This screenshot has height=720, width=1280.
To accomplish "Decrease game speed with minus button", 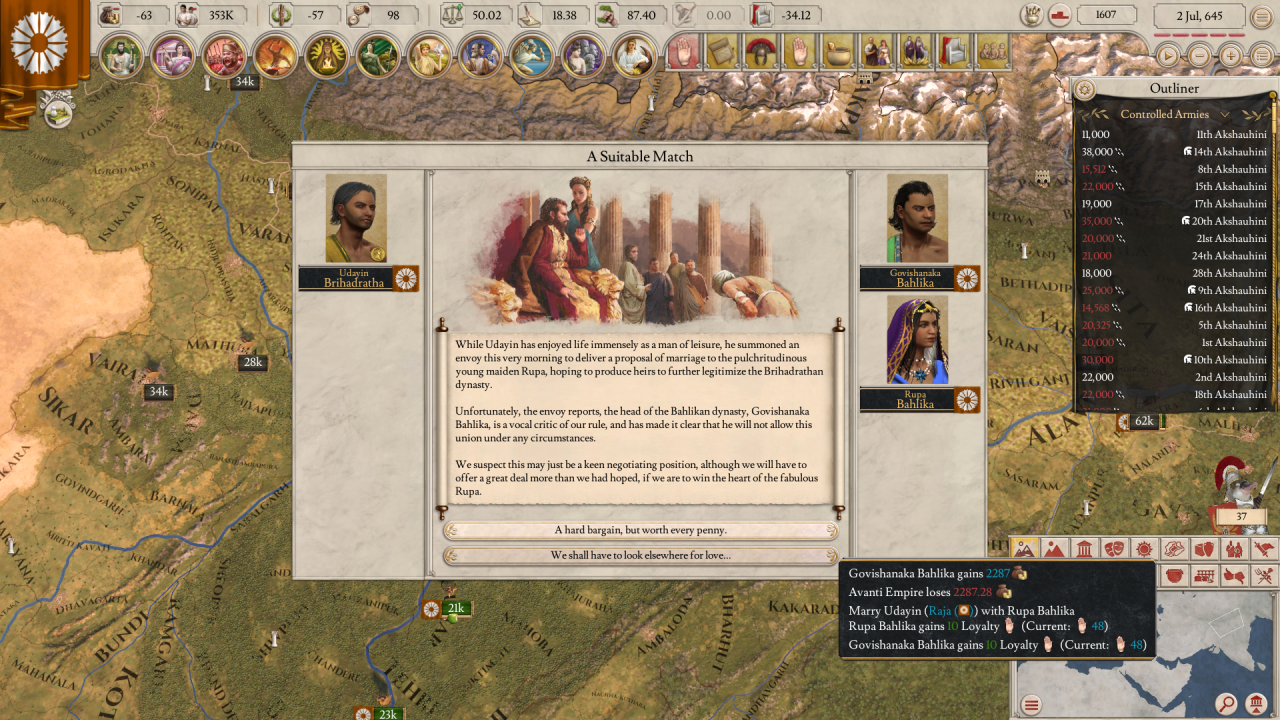I will (x=1199, y=56).
